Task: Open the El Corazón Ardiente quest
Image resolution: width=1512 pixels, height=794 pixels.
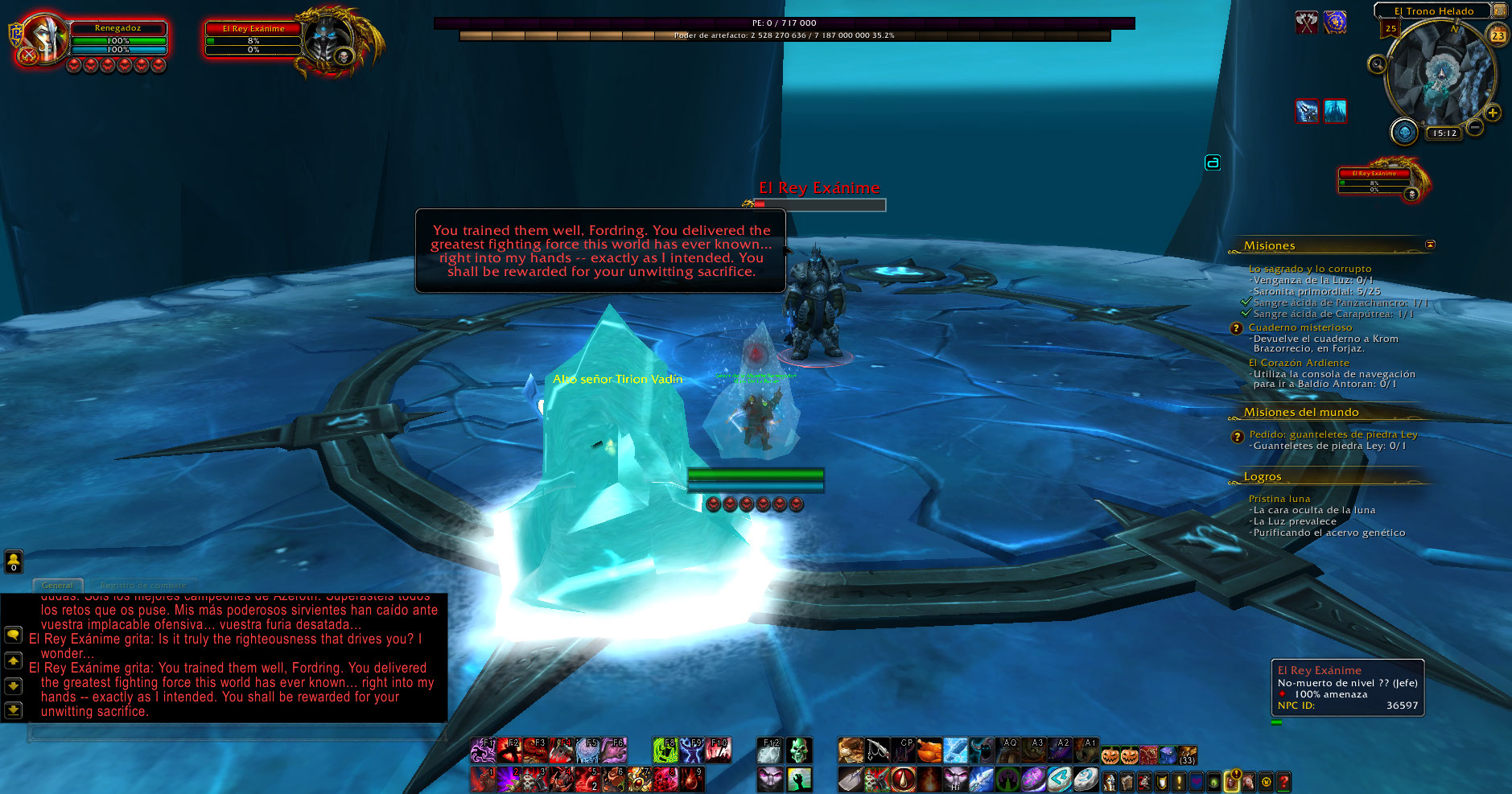Action: 1299,363
